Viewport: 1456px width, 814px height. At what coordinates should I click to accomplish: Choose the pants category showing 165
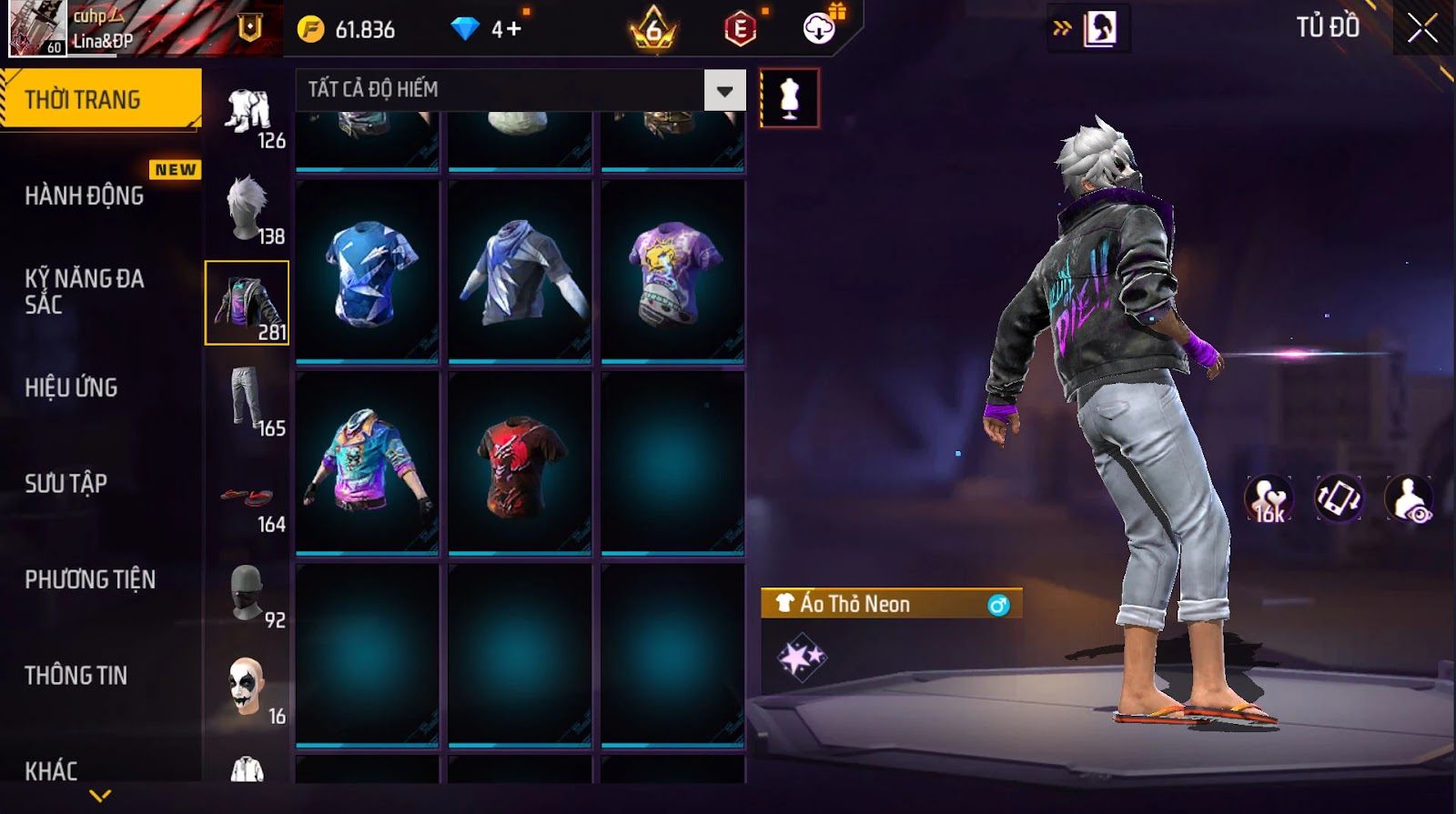coord(248,400)
